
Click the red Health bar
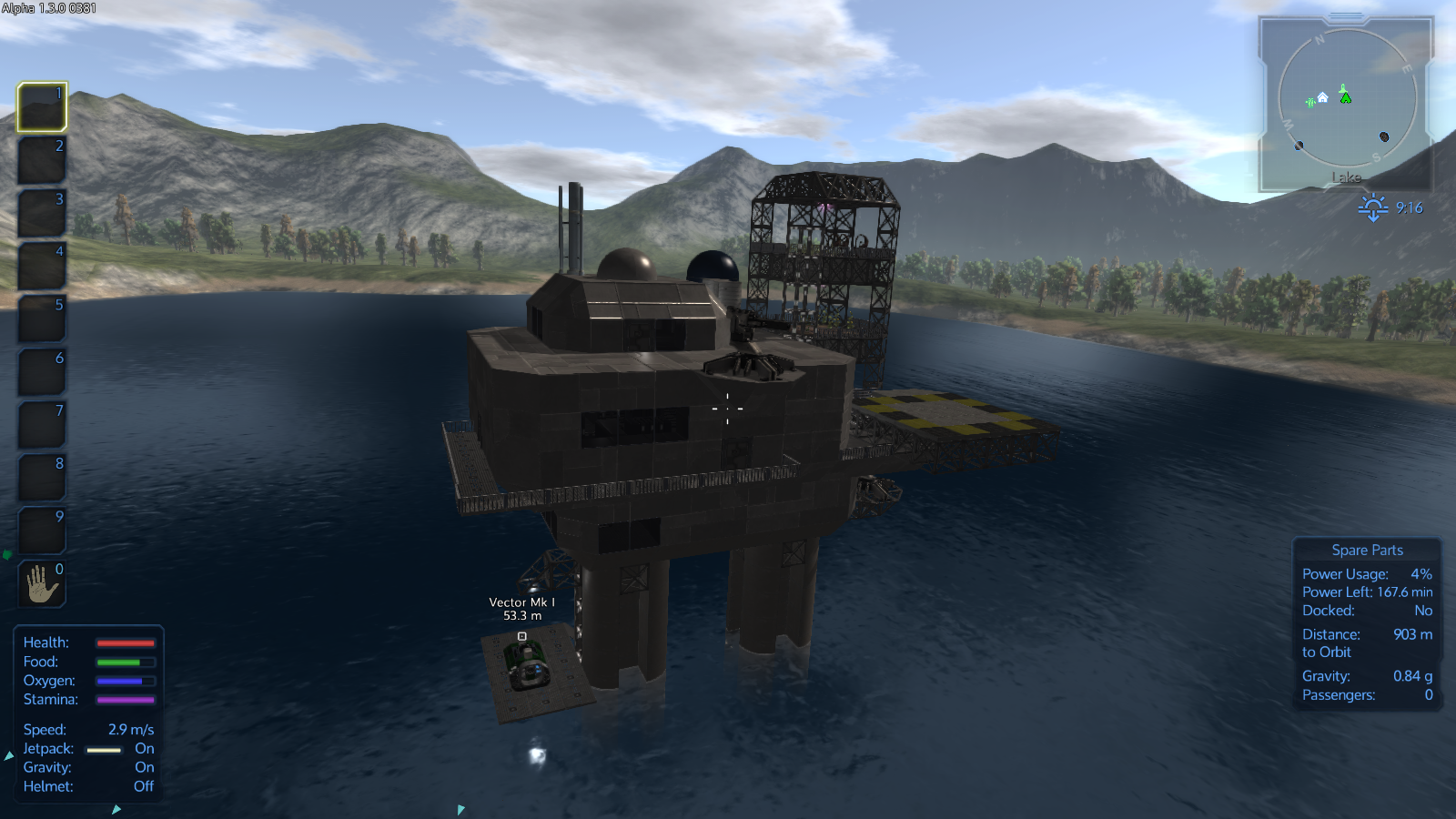127,642
